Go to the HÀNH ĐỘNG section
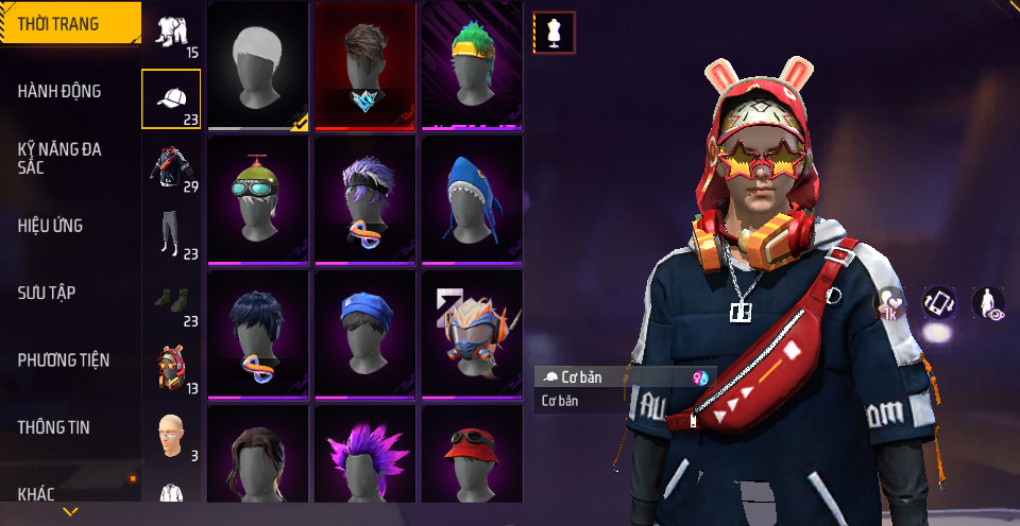The width and height of the screenshot is (1020, 526). pos(60,91)
